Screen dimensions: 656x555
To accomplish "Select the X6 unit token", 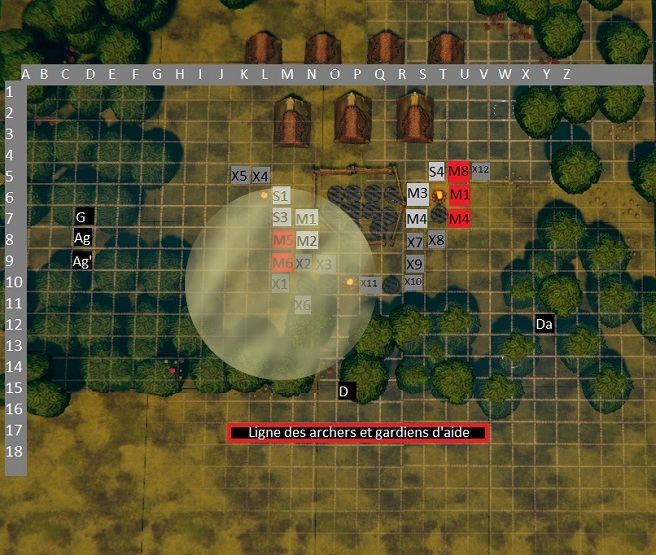I will [x=302, y=304].
